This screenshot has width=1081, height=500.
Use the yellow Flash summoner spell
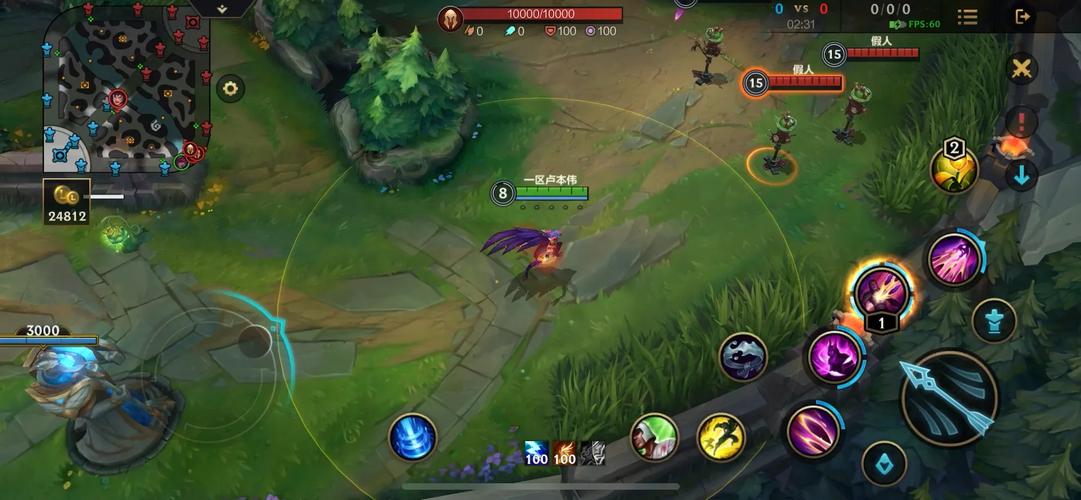tap(721, 437)
